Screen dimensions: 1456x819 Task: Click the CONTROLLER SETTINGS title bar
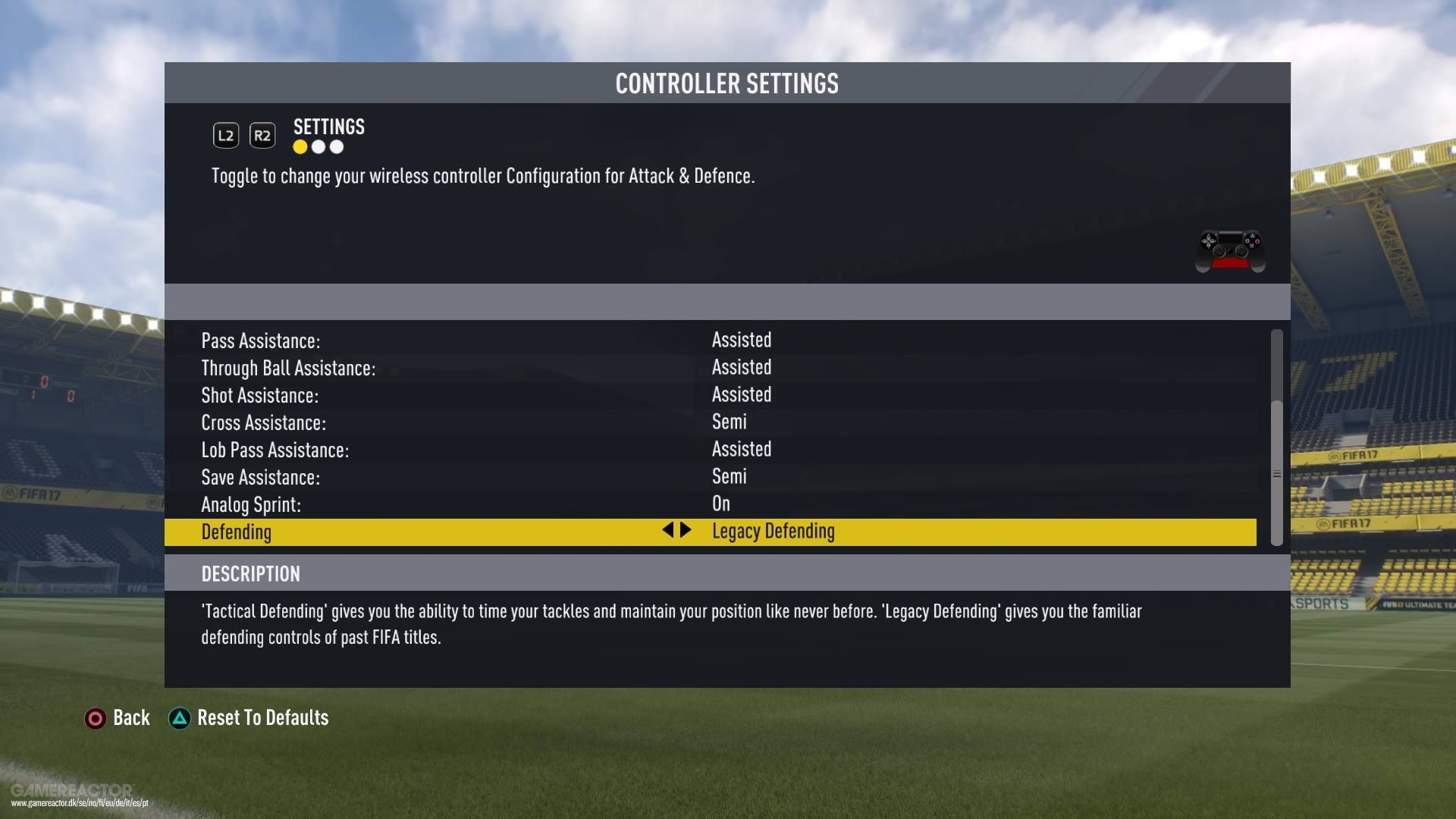[x=726, y=83]
